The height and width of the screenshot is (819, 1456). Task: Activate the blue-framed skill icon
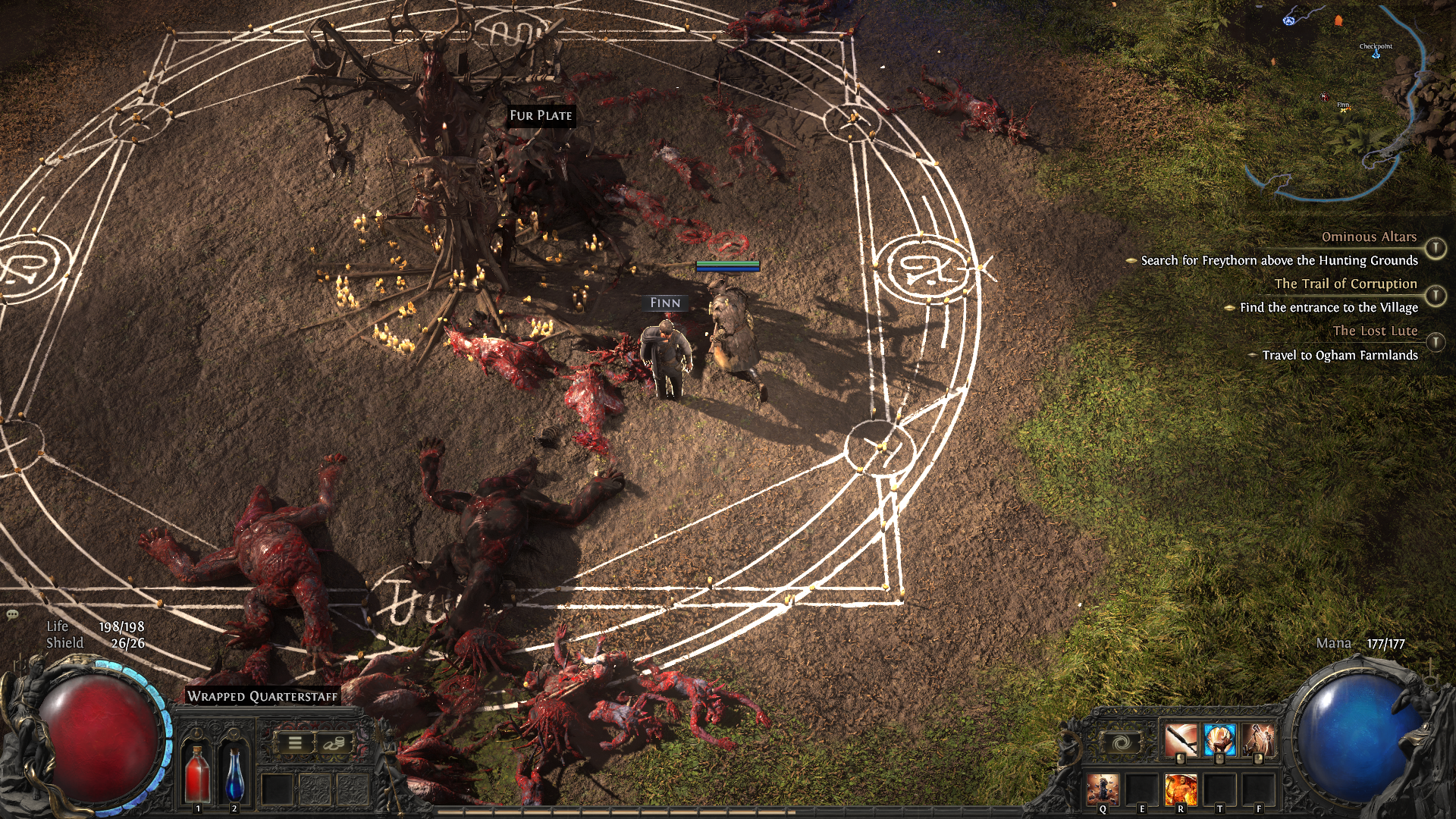pos(1219,740)
